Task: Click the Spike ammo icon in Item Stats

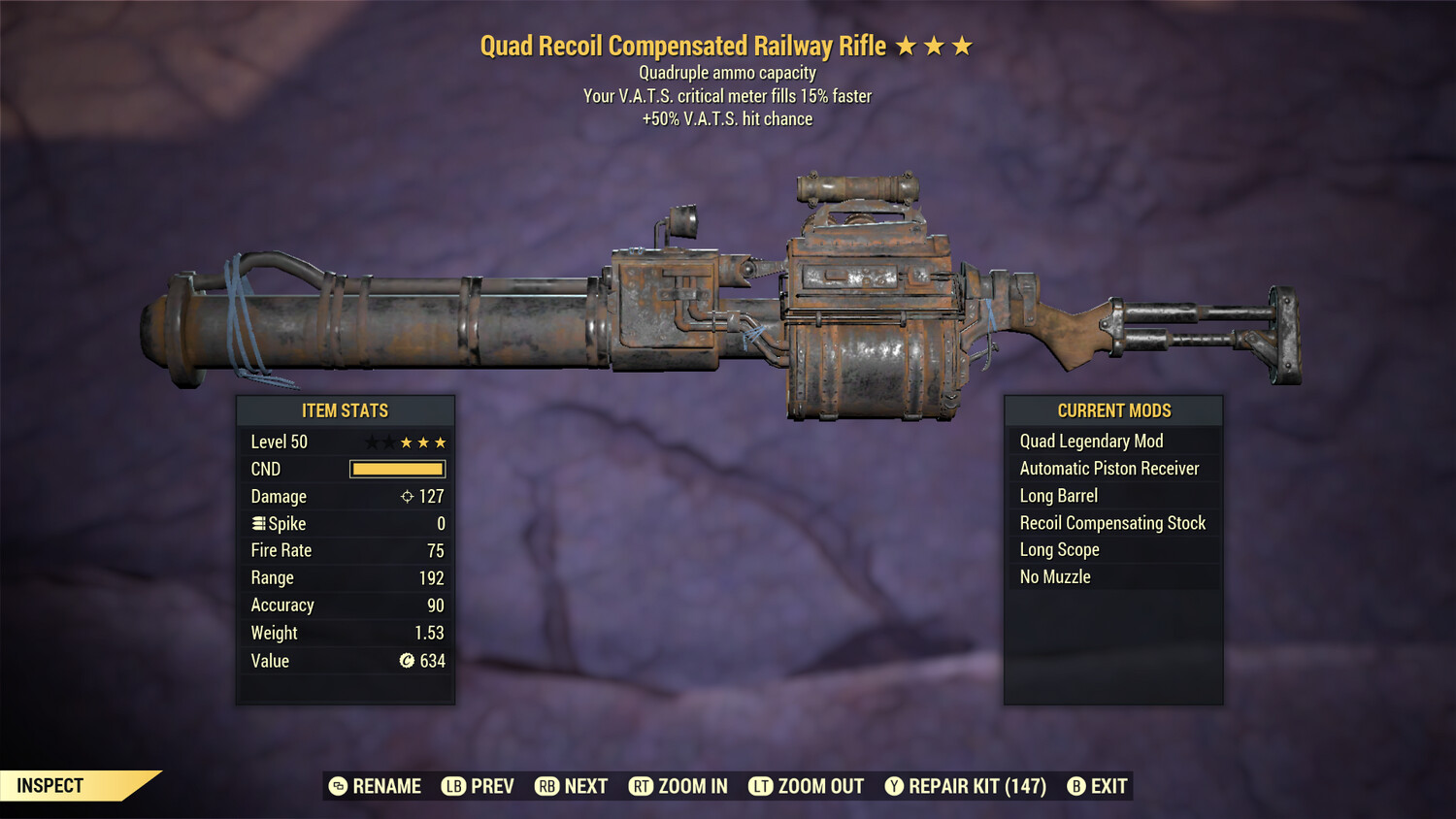Action: click(257, 523)
